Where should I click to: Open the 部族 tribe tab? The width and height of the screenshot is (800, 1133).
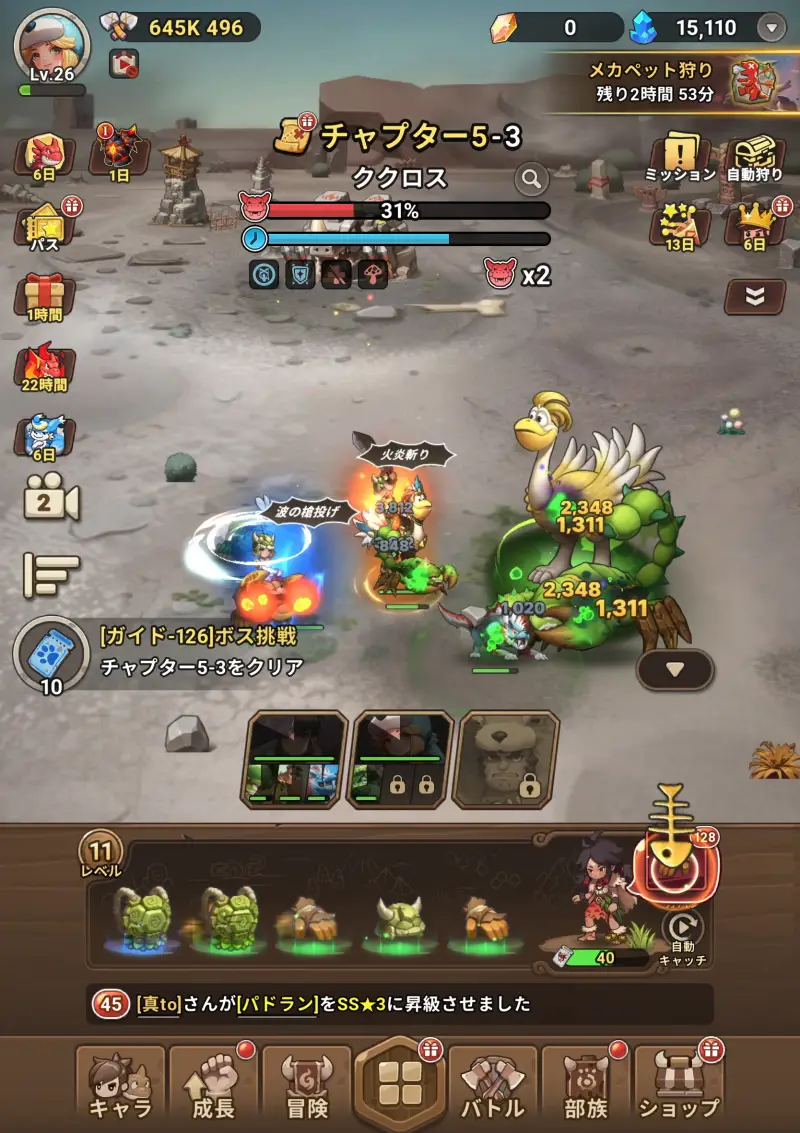coord(586,1085)
